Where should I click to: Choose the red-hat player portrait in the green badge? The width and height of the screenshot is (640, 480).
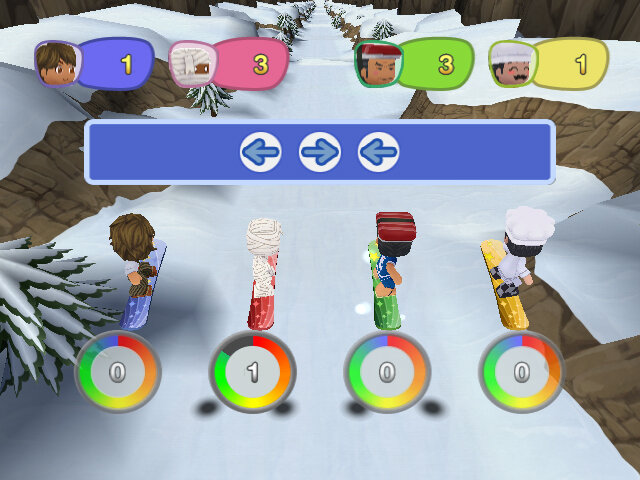(378, 65)
